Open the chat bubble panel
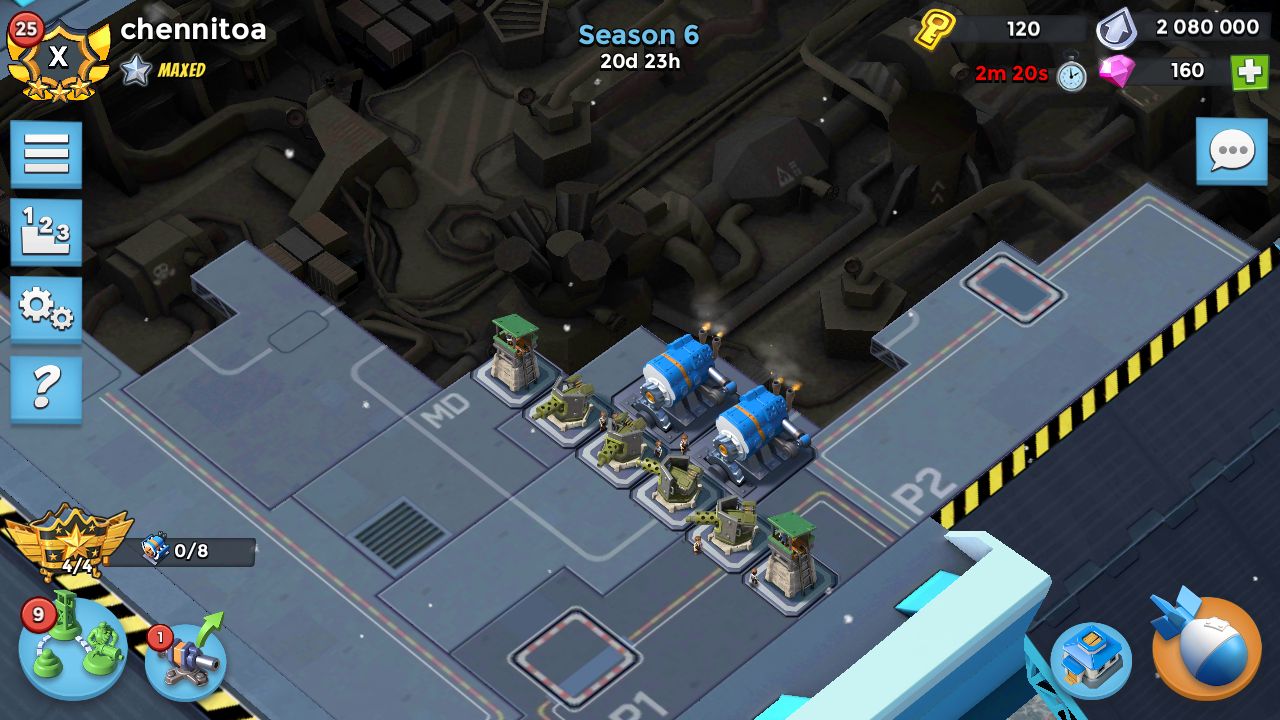The image size is (1280, 720). click(x=1230, y=152)
